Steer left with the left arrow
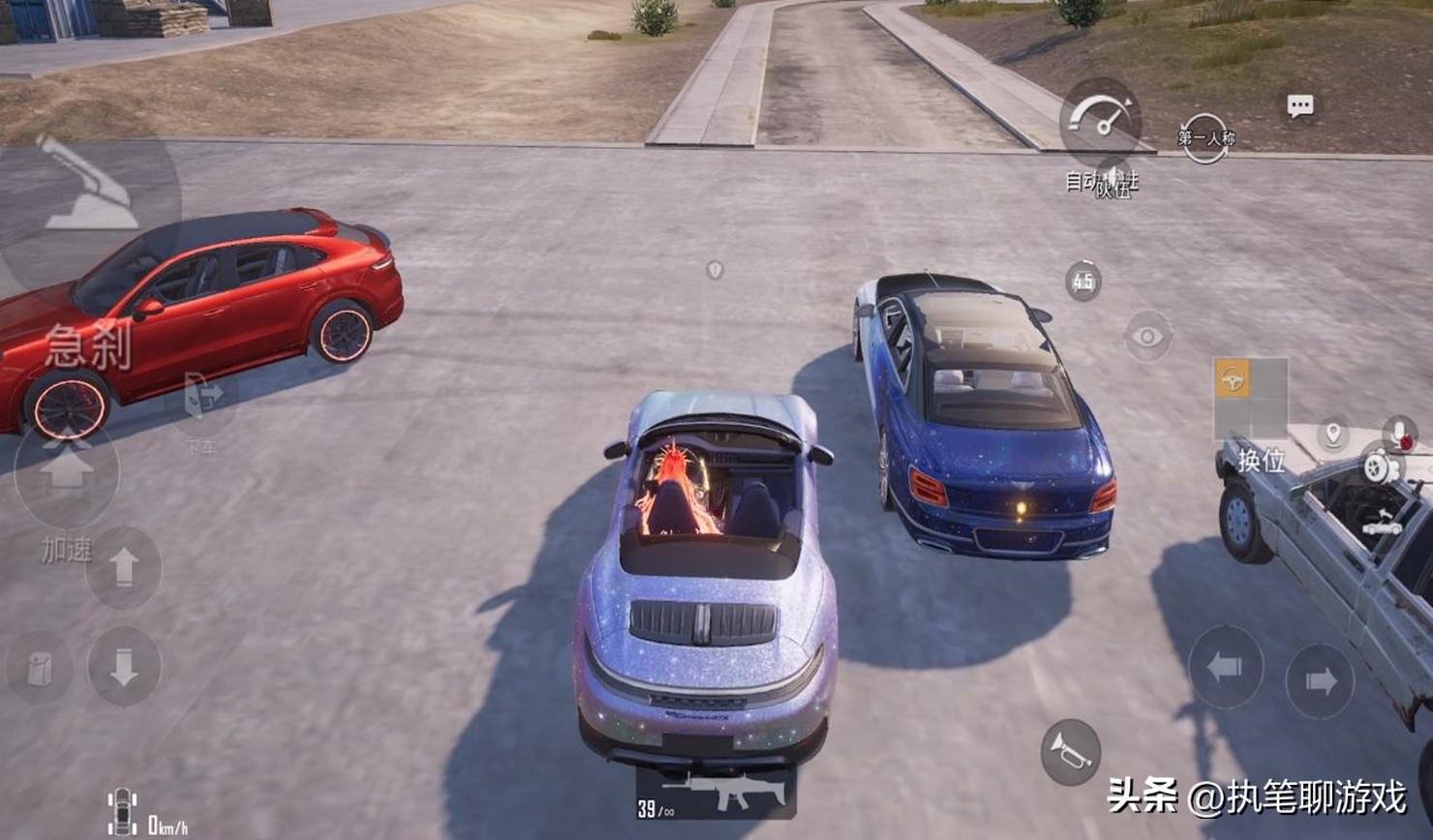The height and width of the screenshot is (840, 1433). tap(1225, 667)
